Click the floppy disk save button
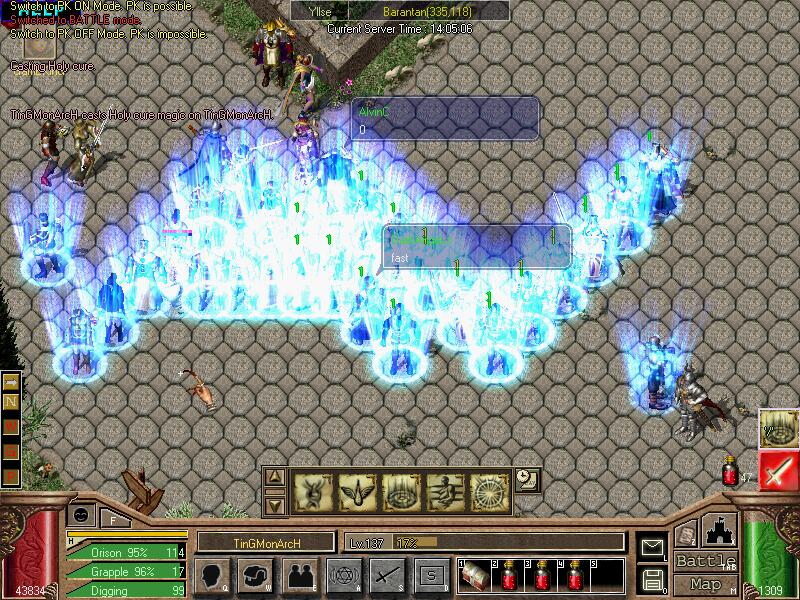This screenshot has height=600, width=800. pyautogui.click(x=653, y=578)
